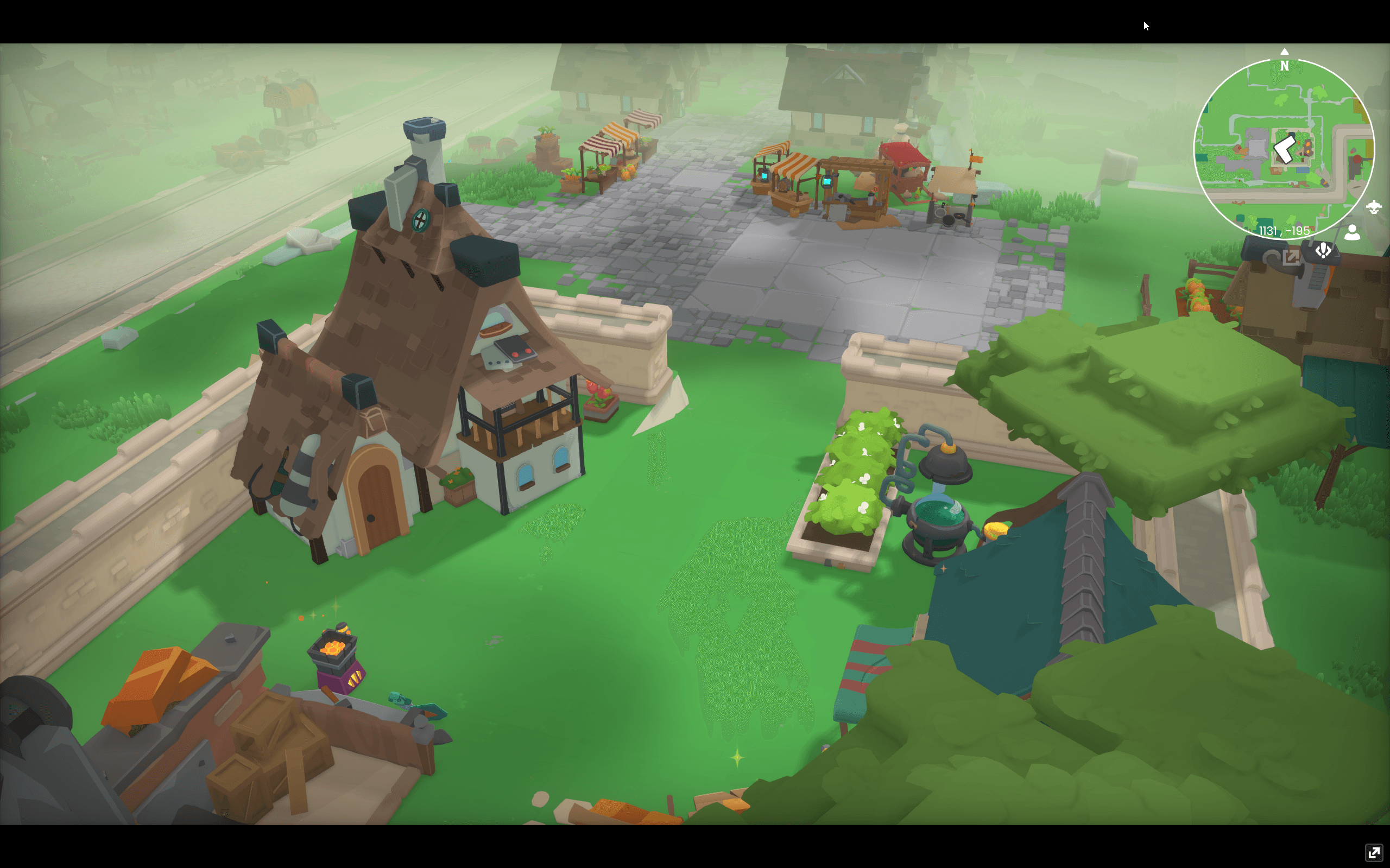Select the bubbling teal cauldron machine
This screenshot has height=868, width=1390.
pyautogui.click(x=937, y=517)
